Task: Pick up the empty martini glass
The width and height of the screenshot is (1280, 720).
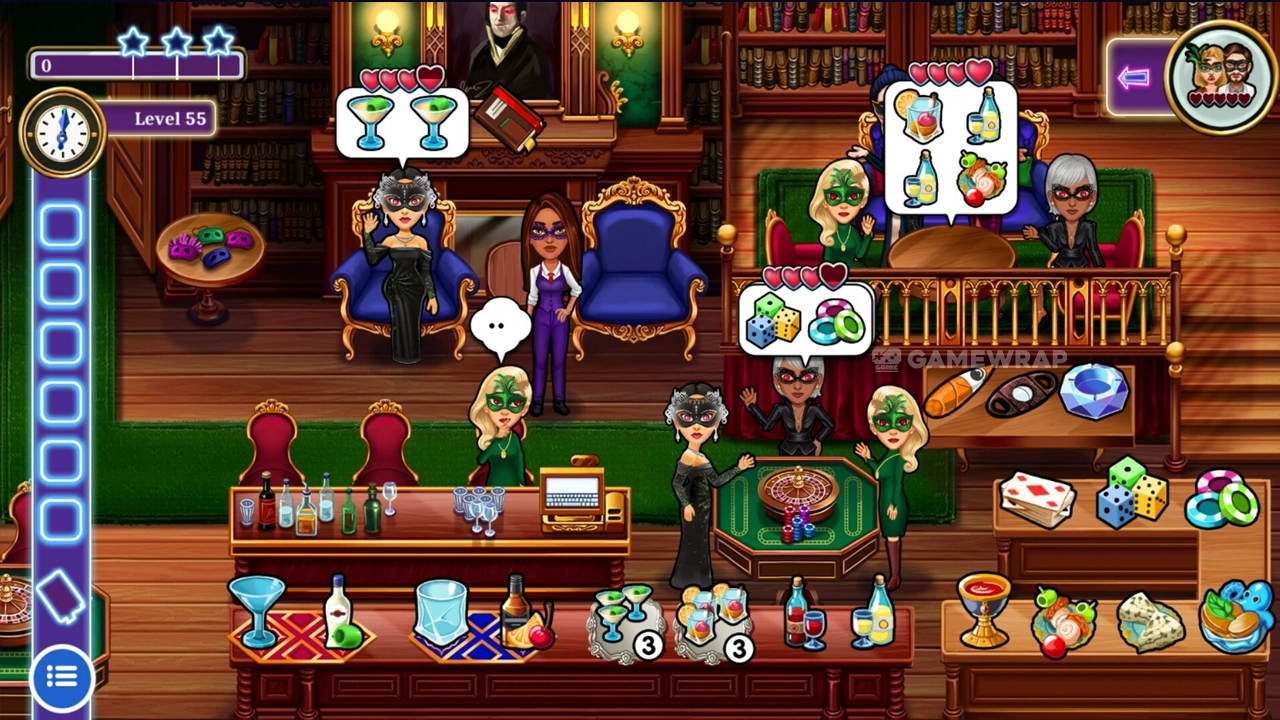Action: tap(257, 607)
